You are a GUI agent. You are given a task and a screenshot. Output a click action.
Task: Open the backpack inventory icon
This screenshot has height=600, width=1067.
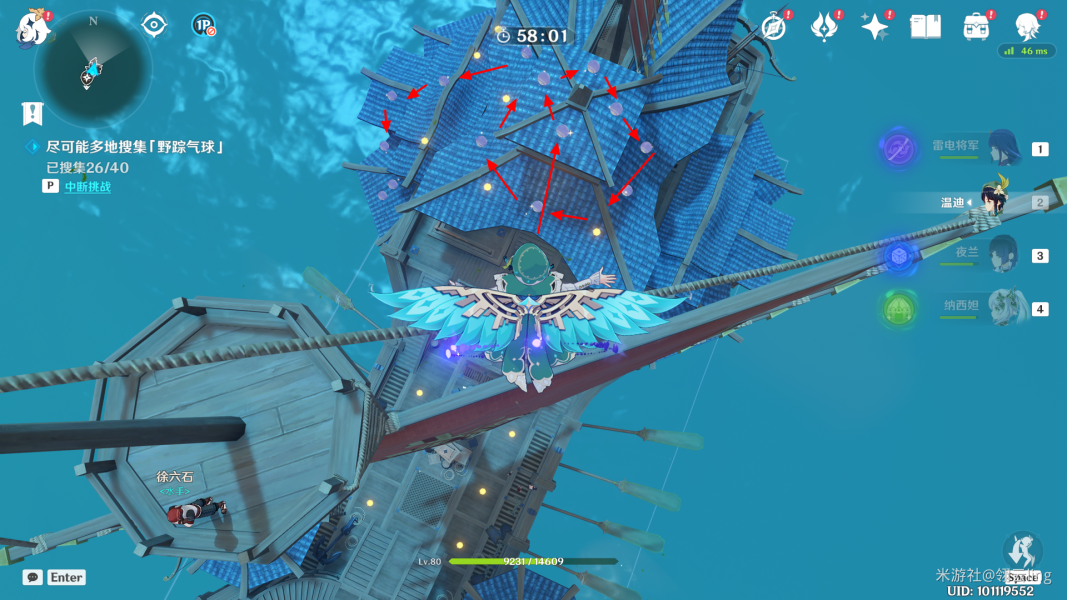977,27
